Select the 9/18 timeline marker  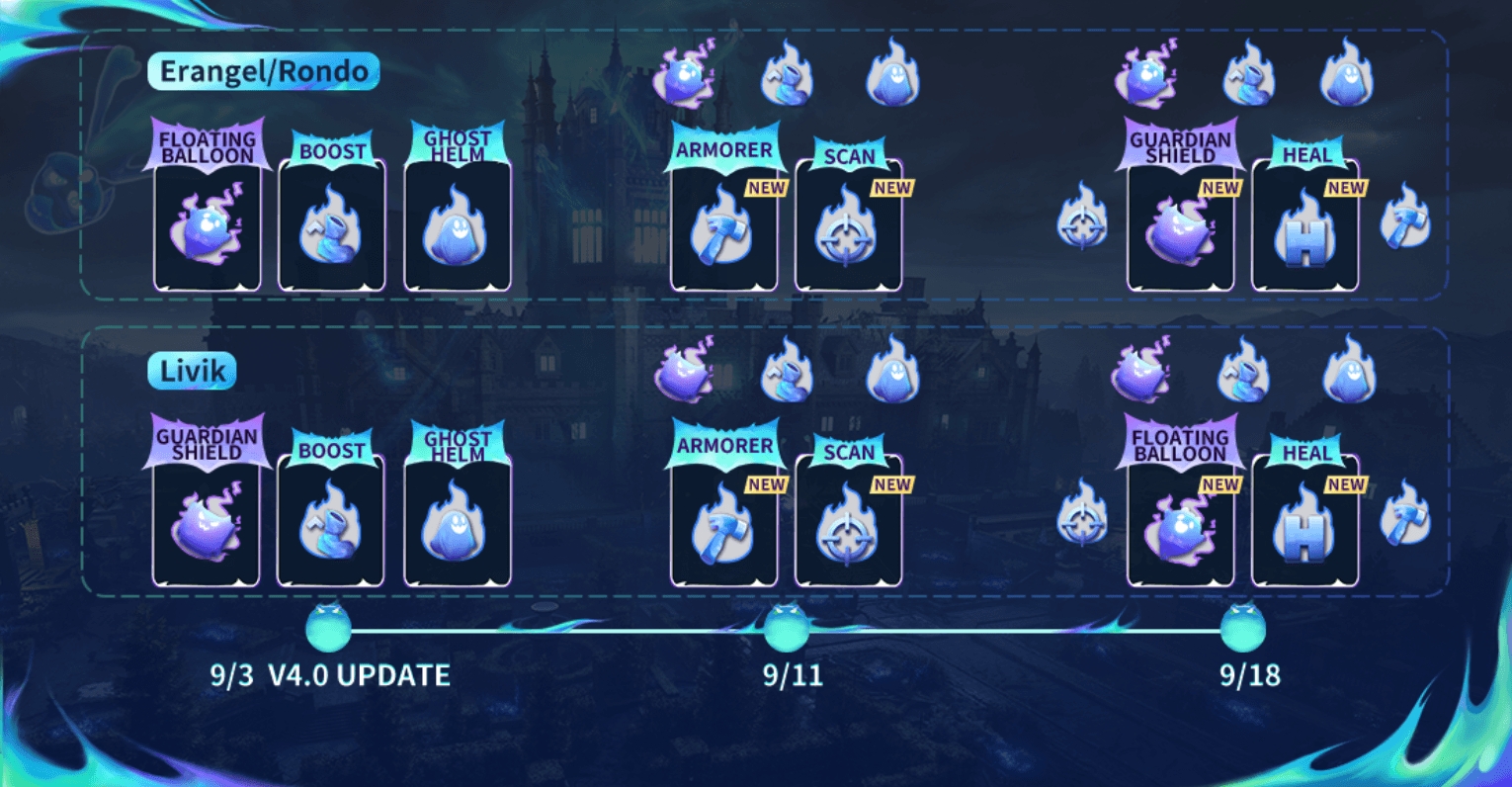[x=1242, y=627]
